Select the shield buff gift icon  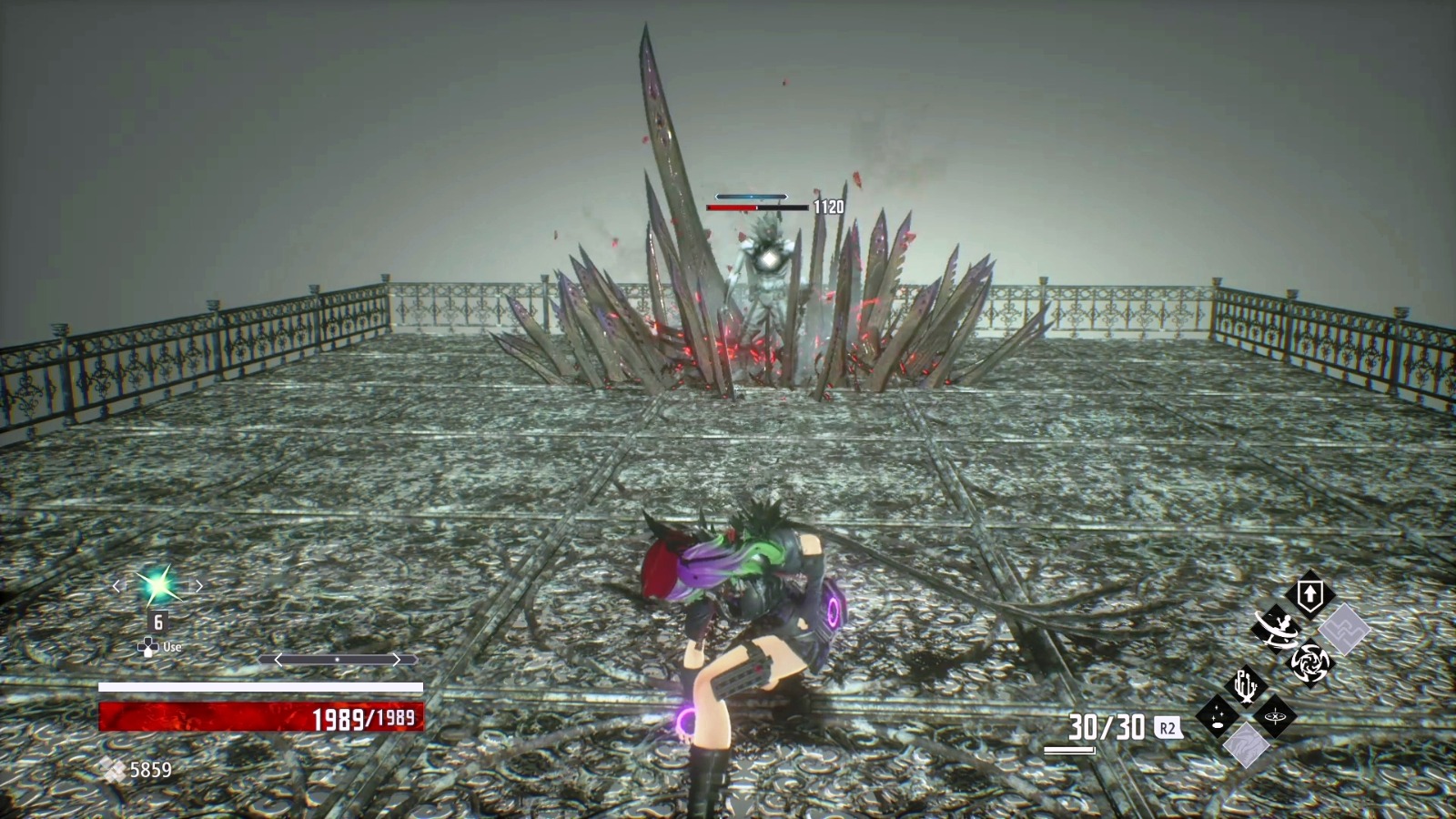[1310, 592]
